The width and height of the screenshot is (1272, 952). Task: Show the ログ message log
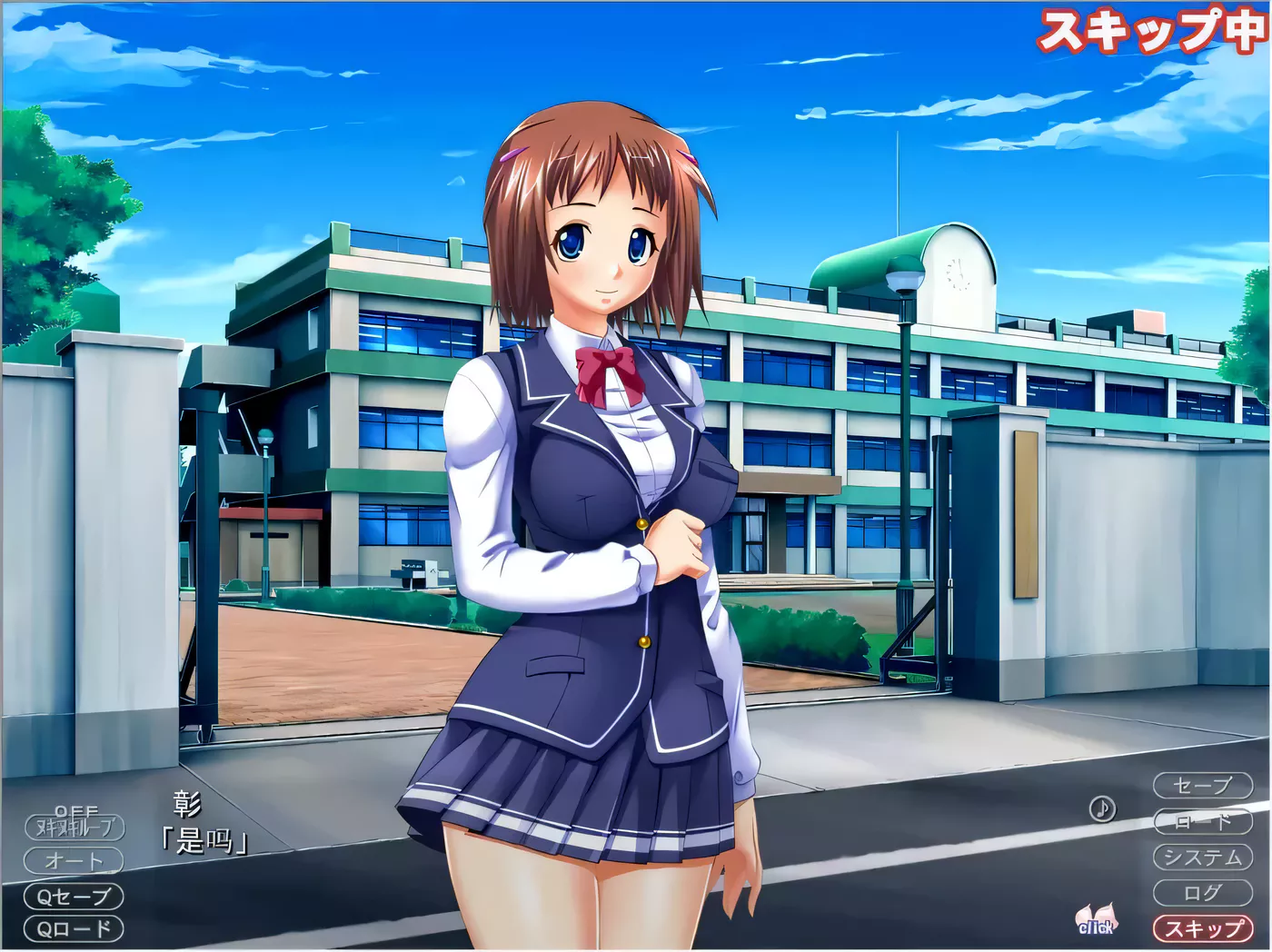click(x=1202, y=893)
